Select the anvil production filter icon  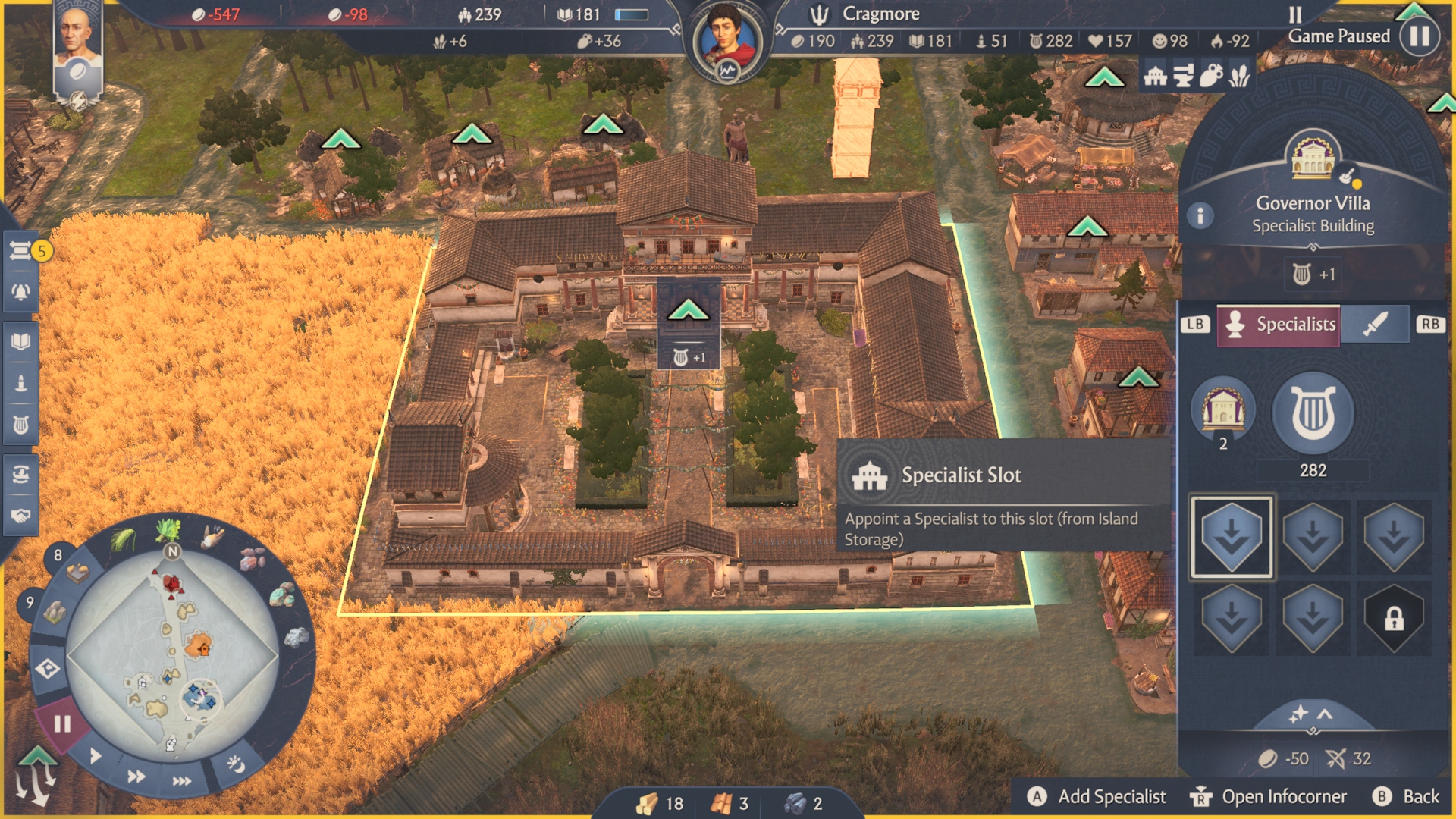point(1182,76)
